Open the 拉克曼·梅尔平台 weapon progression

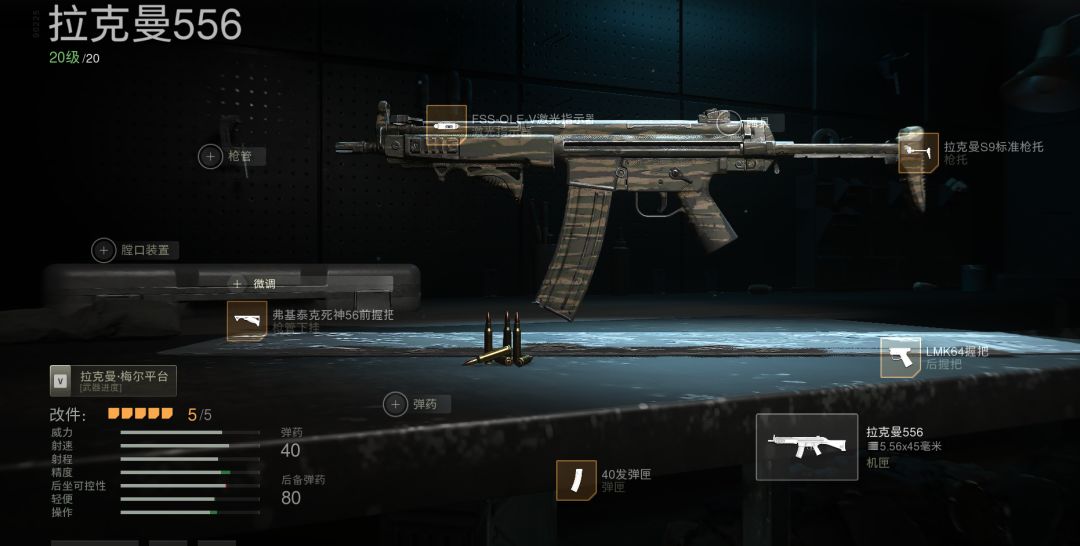113,380
